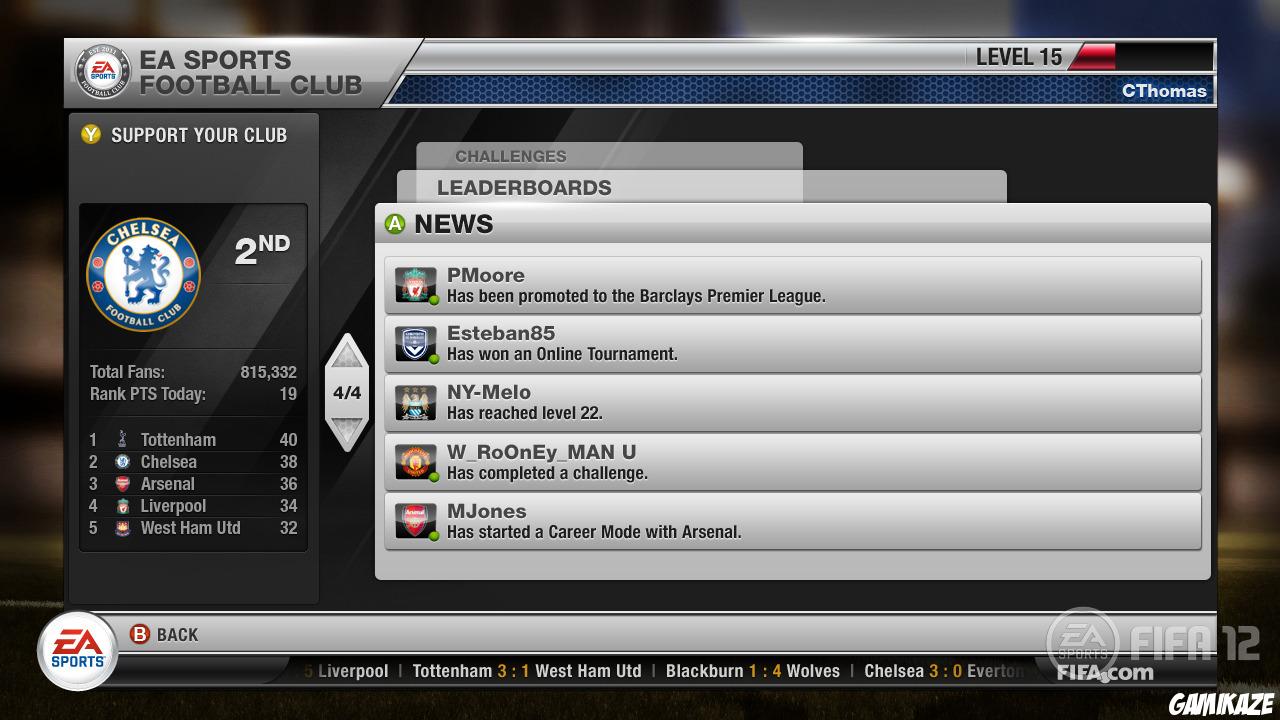Click the Manchester City crest next to NY-Melo
Image resolution: width=1280 pixels, height=720 pixels.
click(x=417, y=402)
